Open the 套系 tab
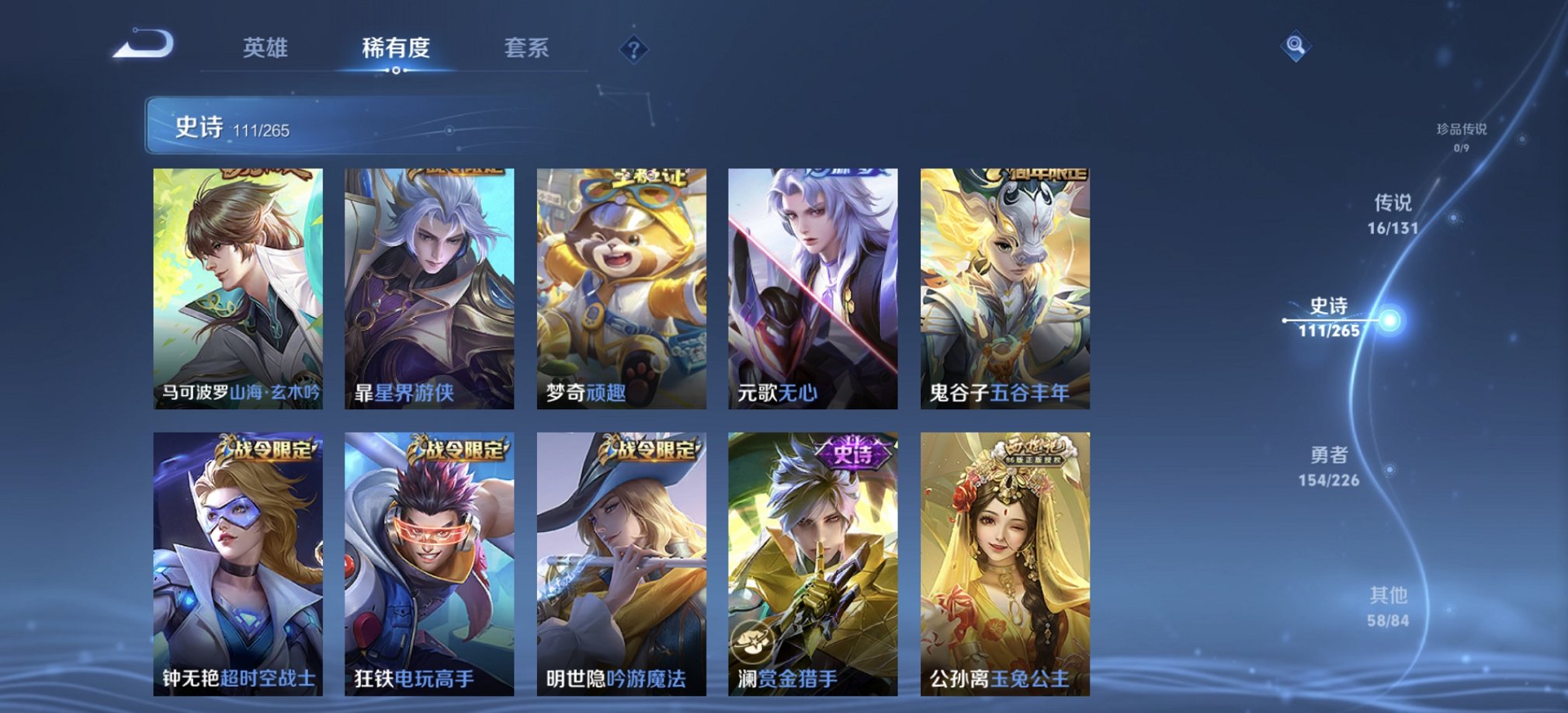Image resolution: width=1568 pixels, height=713 pixels. tap(526, 49)
